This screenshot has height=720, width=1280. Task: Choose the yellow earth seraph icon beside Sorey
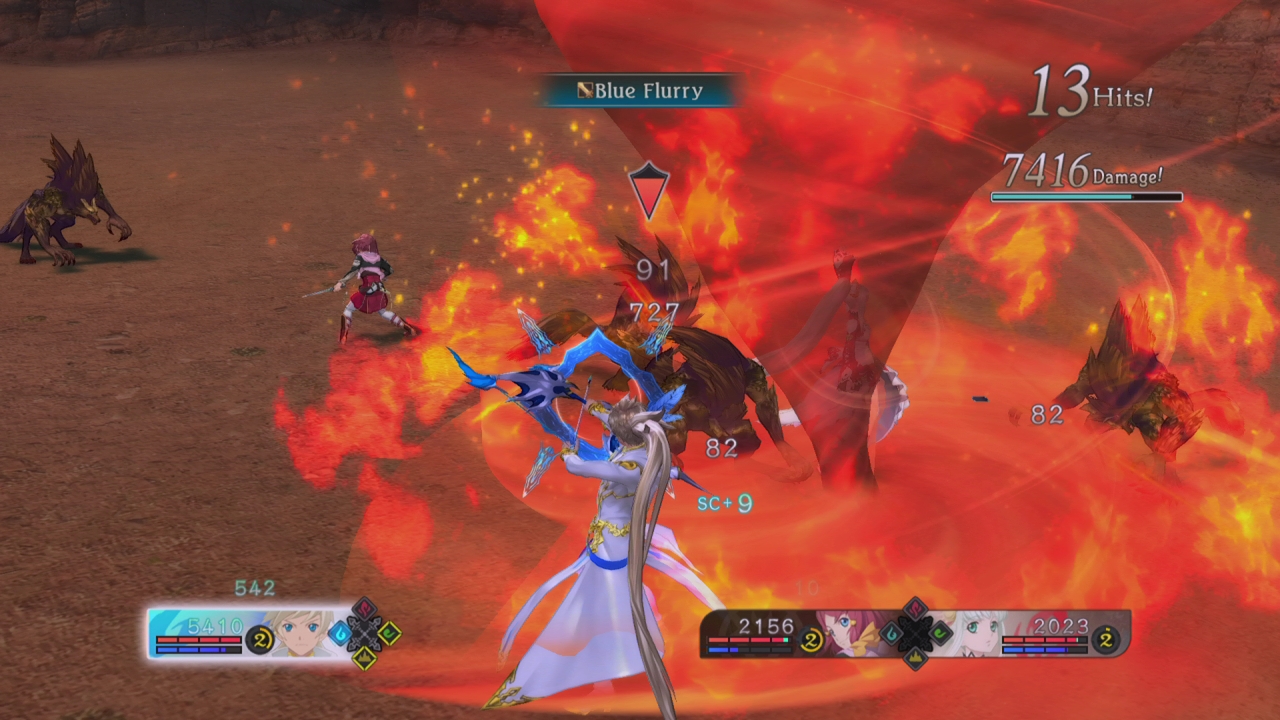[x=366, y=657]
